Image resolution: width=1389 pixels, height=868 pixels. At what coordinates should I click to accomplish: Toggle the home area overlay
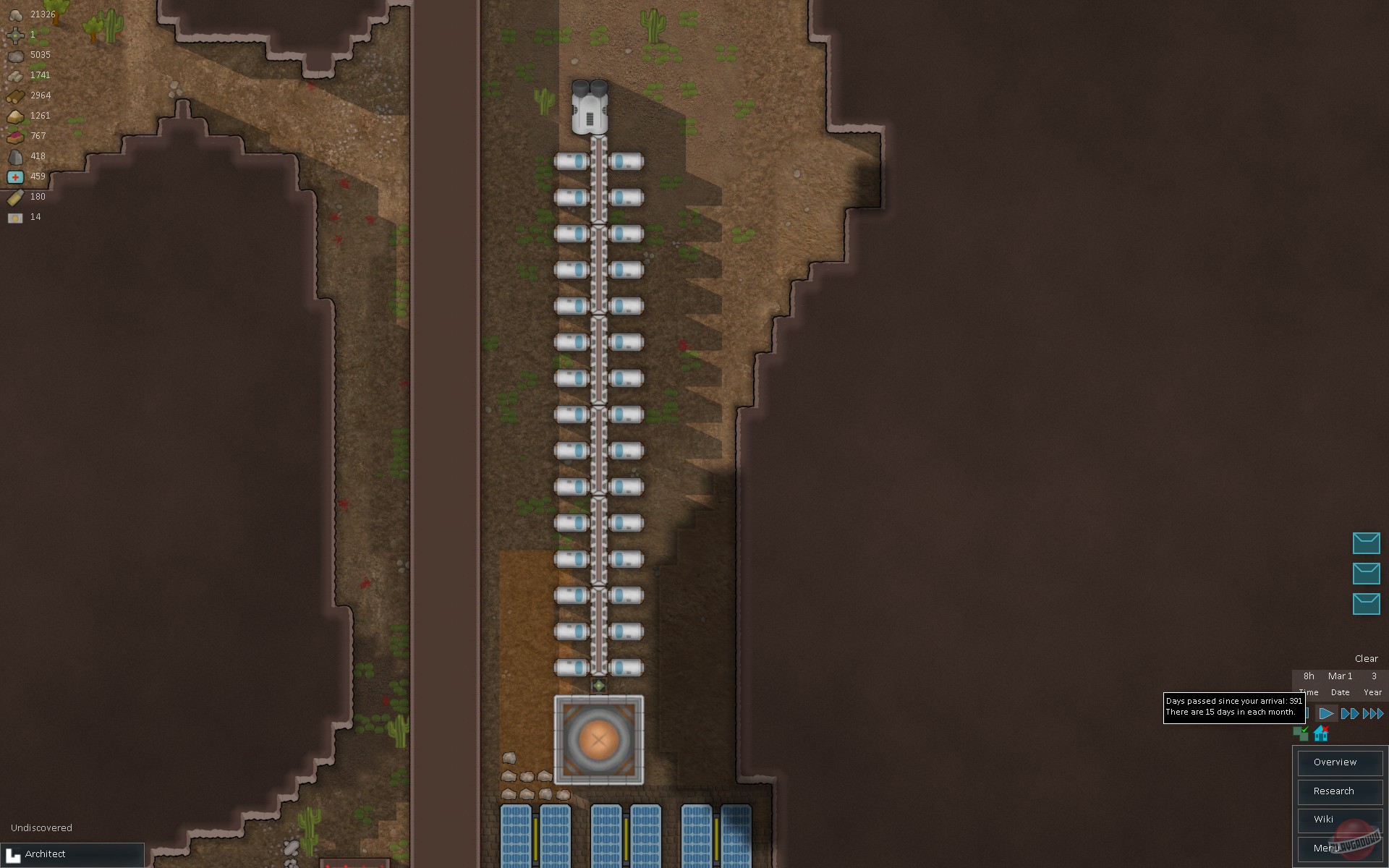tap(1320, 733)
